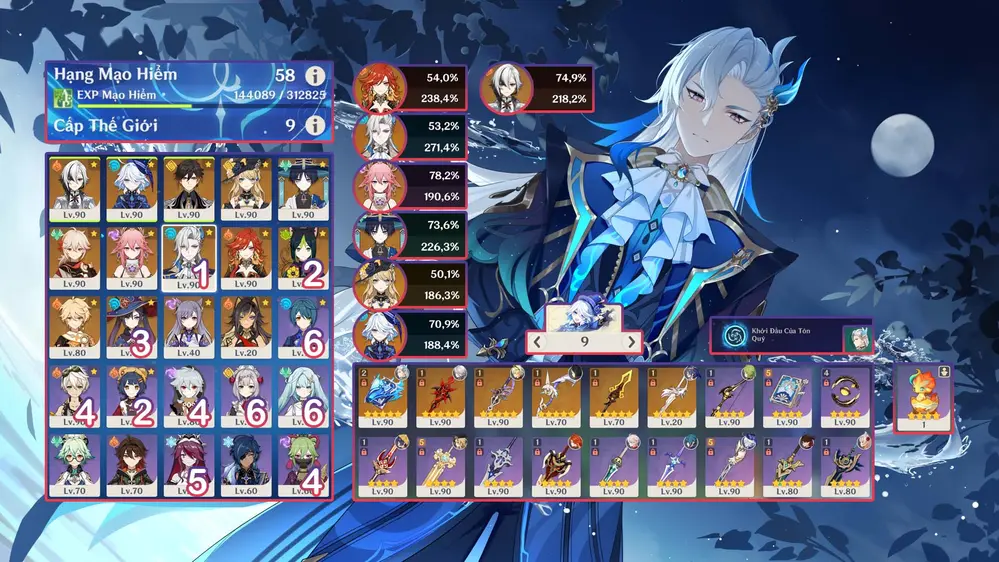Open info for Cấp Thế Giới level
999x562 pixels.
click(316, 125)
